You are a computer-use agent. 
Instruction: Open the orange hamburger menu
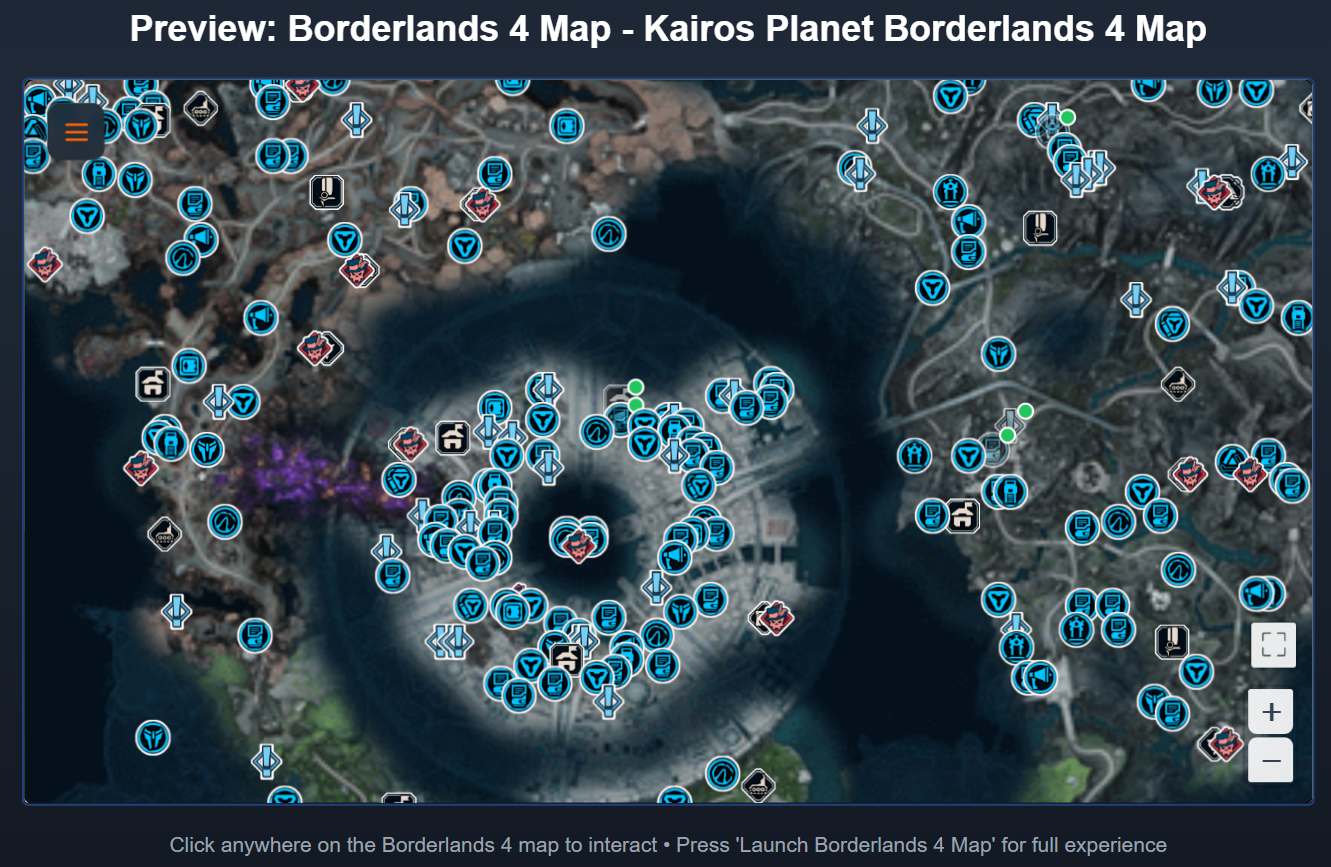[75, 131]
